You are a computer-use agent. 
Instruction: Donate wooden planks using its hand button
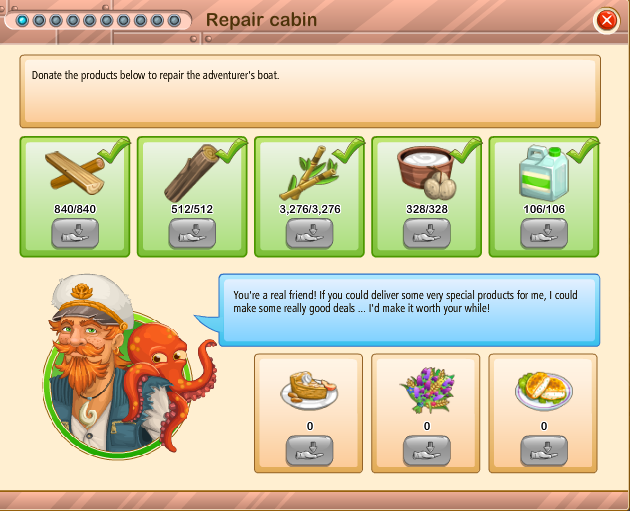pyautogui.click(x=75, y=232)
